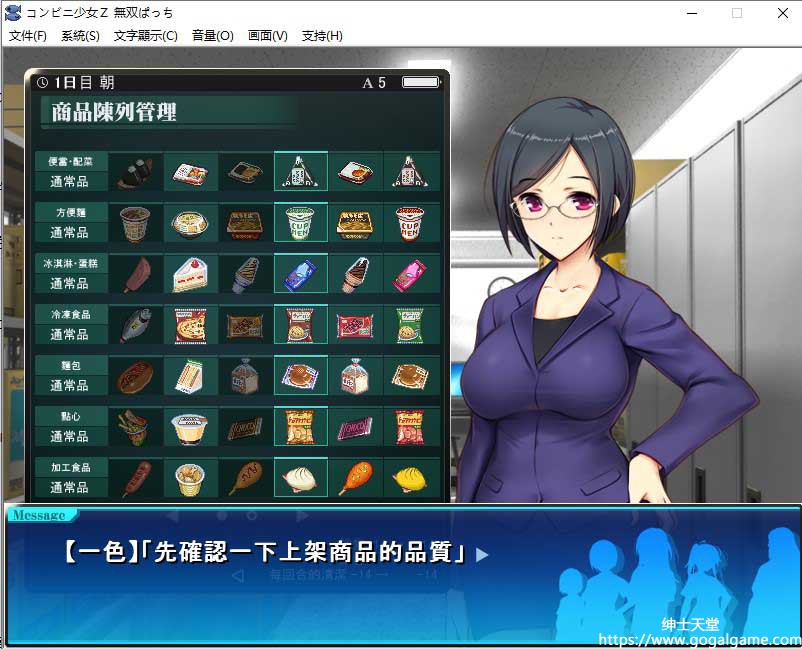
Task: Select the yellow steamed bun item
Action: [x=410, y=478]
